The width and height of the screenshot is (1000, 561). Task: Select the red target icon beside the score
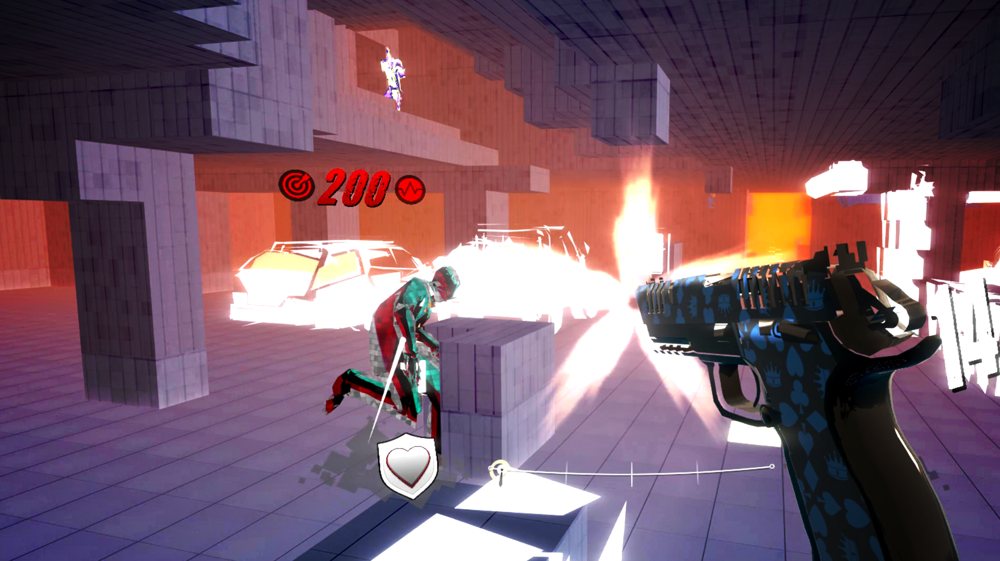(297, 185)
